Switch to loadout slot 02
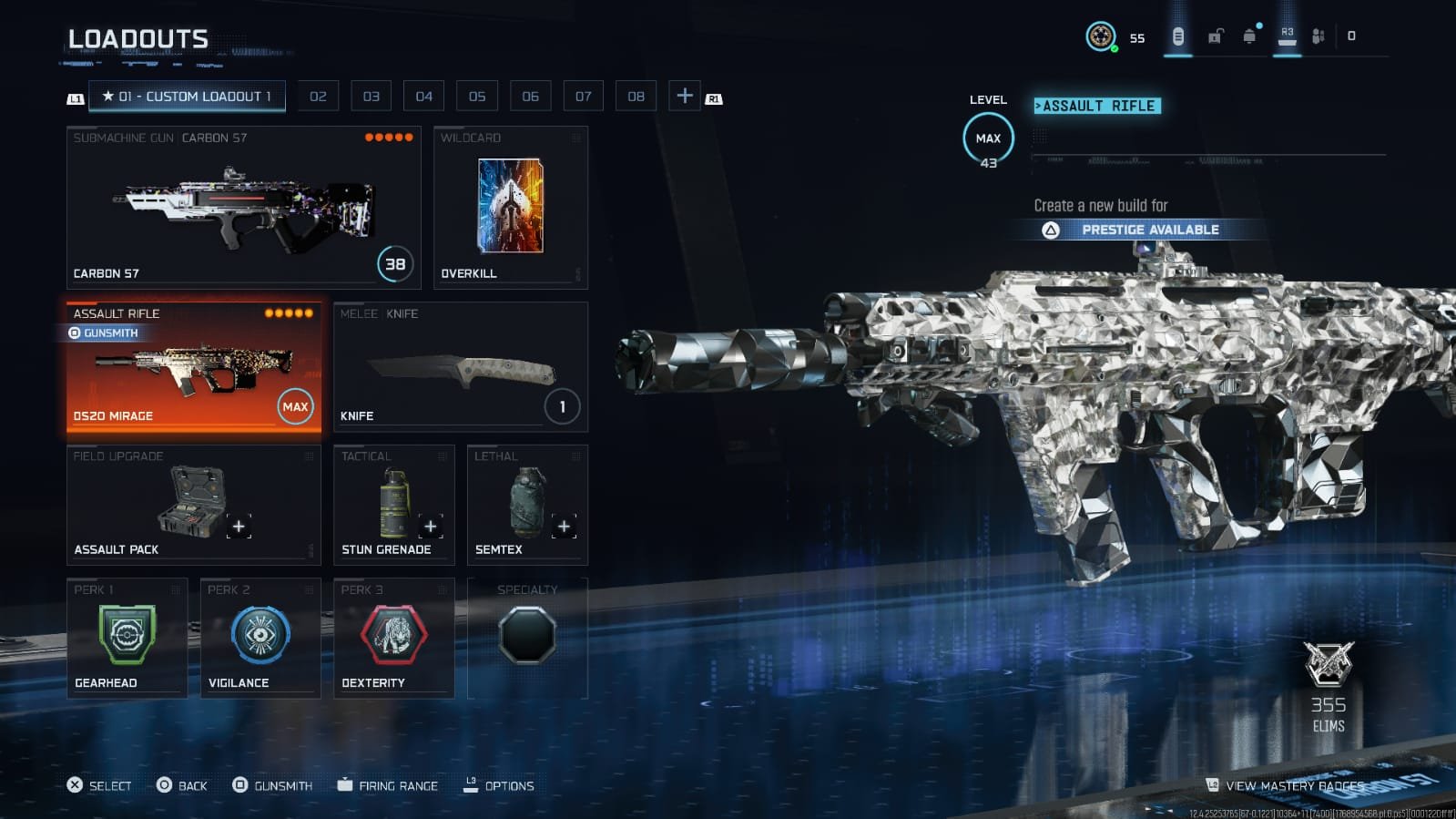The width and height of the screenshot is (1456, 819). (x=318, y=97)
